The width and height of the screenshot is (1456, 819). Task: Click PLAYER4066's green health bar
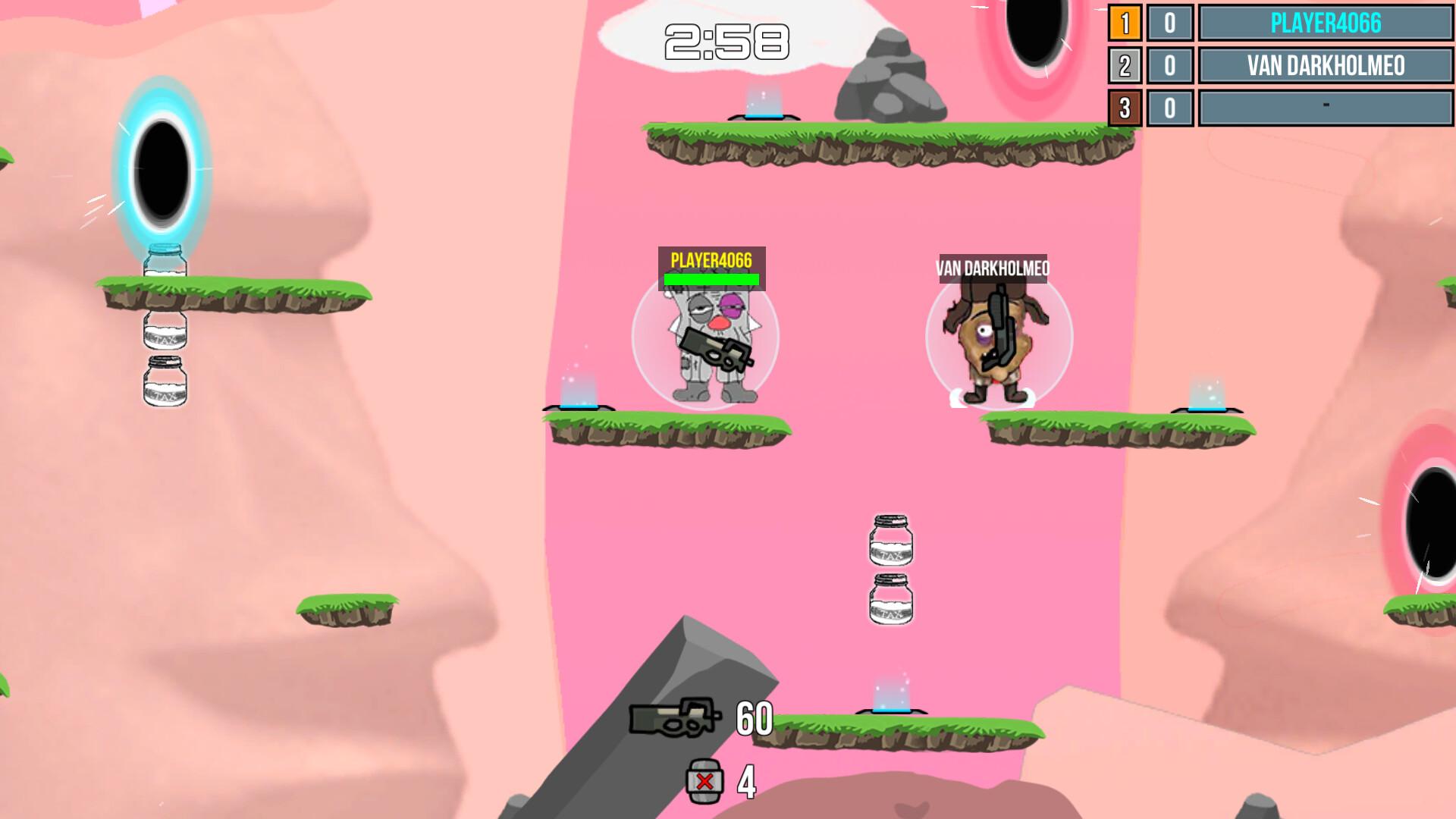click(711, 278)
